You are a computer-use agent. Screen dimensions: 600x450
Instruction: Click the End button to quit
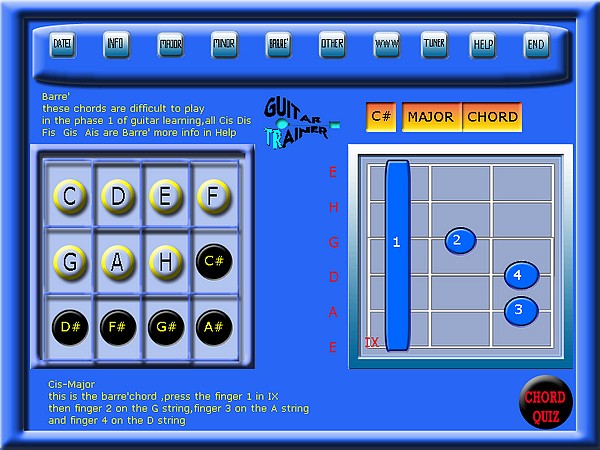[537, 44]
